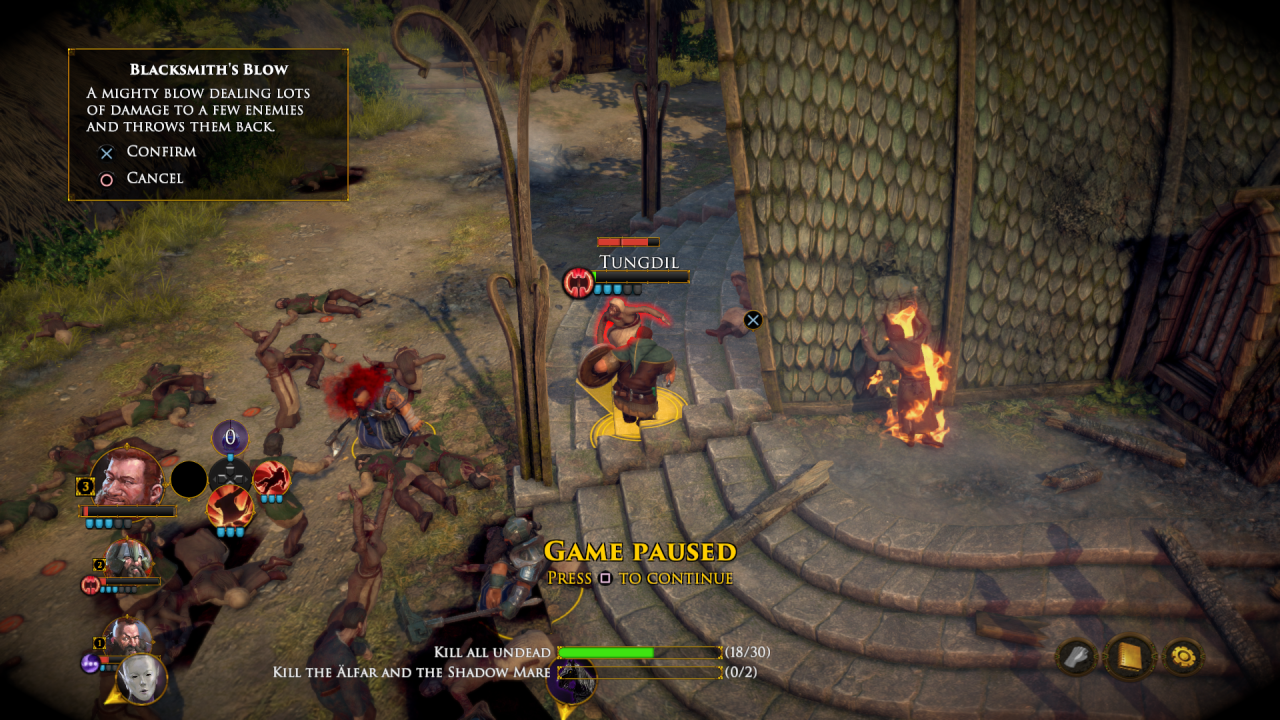Viewport: 1280px width, 720px height.
Task: Open the golden journal book
Action: (x=1130, y=657)
